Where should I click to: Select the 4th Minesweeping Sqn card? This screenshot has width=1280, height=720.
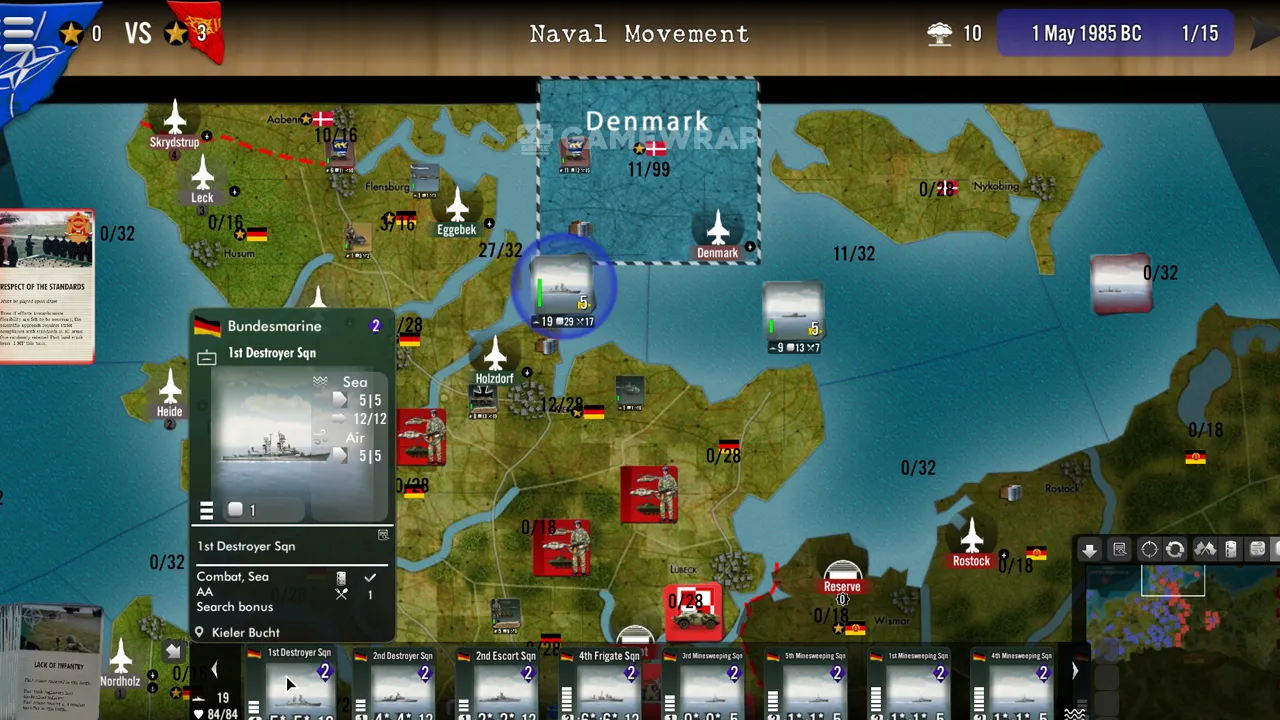pyautogui.click(x=1020, y=684)
